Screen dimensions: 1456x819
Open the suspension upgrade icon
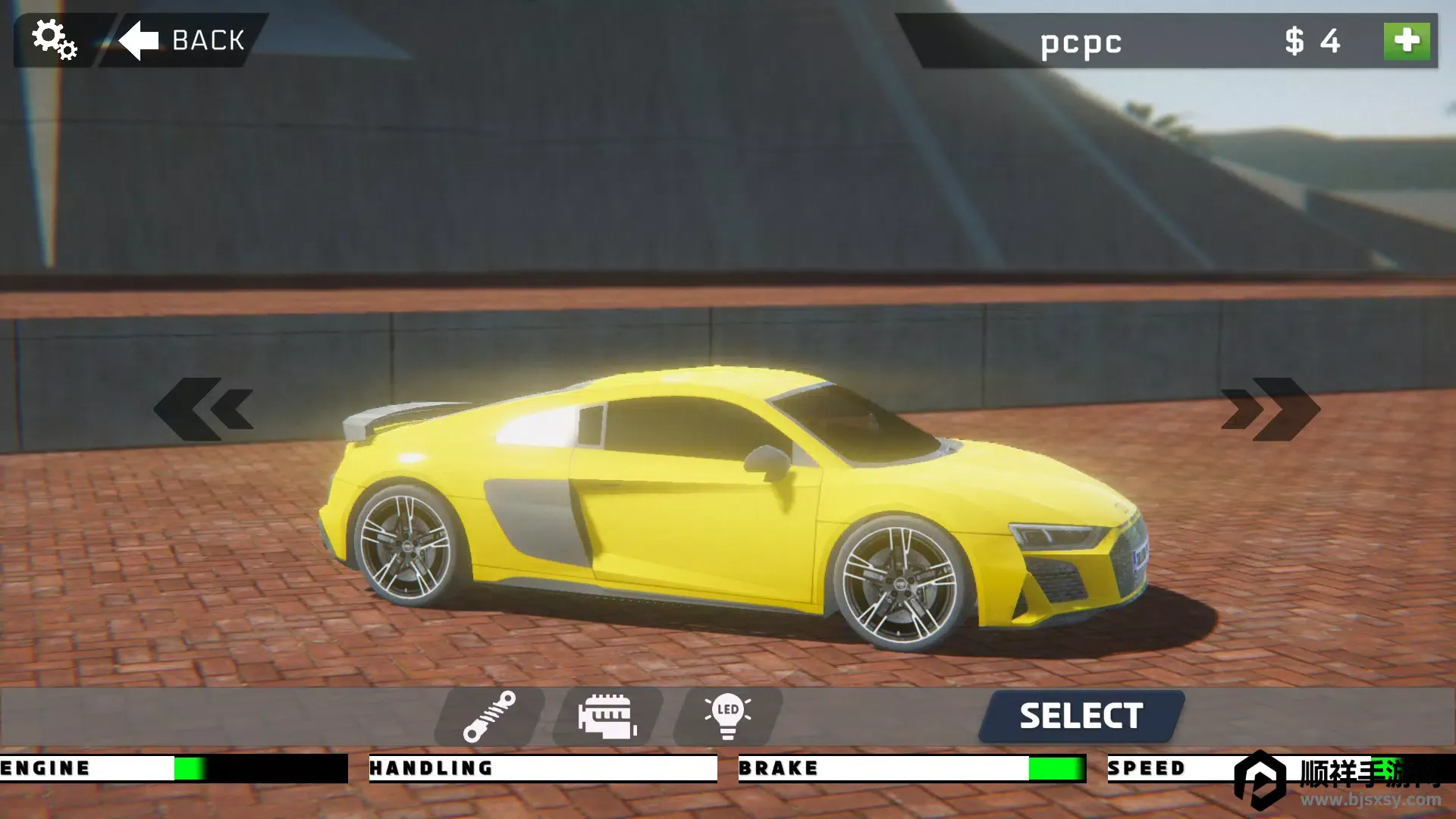490,716
